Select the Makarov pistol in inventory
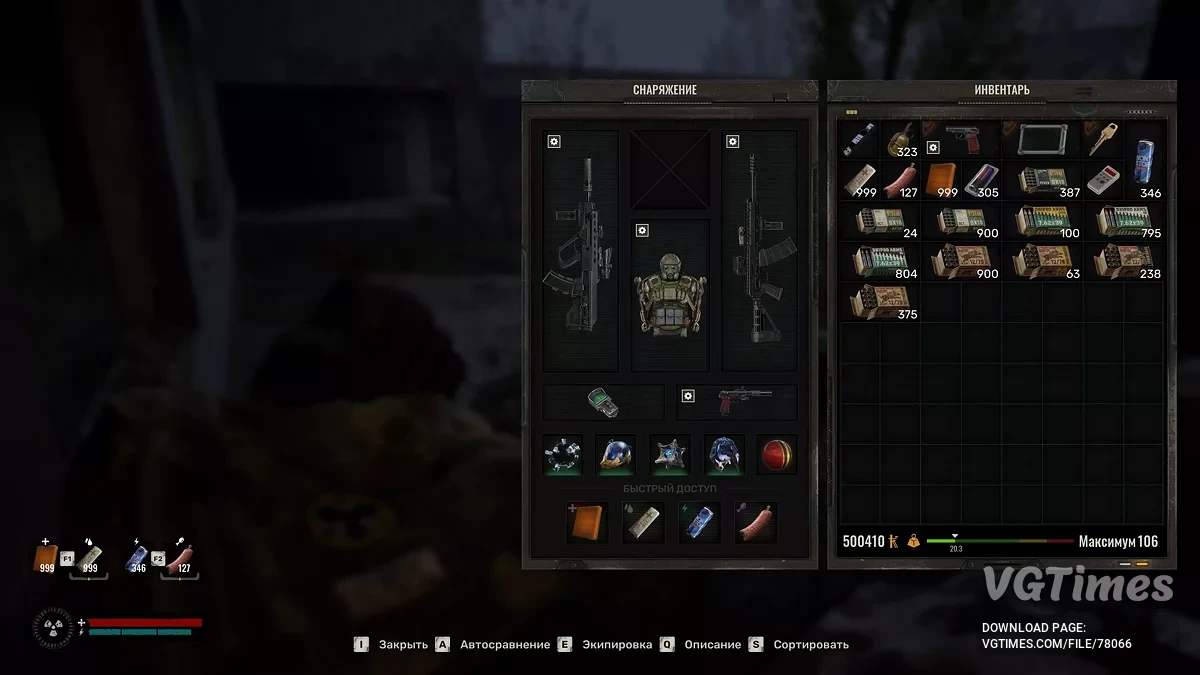1200x675 pixels. pyautogui.click(x=961, y=139)
